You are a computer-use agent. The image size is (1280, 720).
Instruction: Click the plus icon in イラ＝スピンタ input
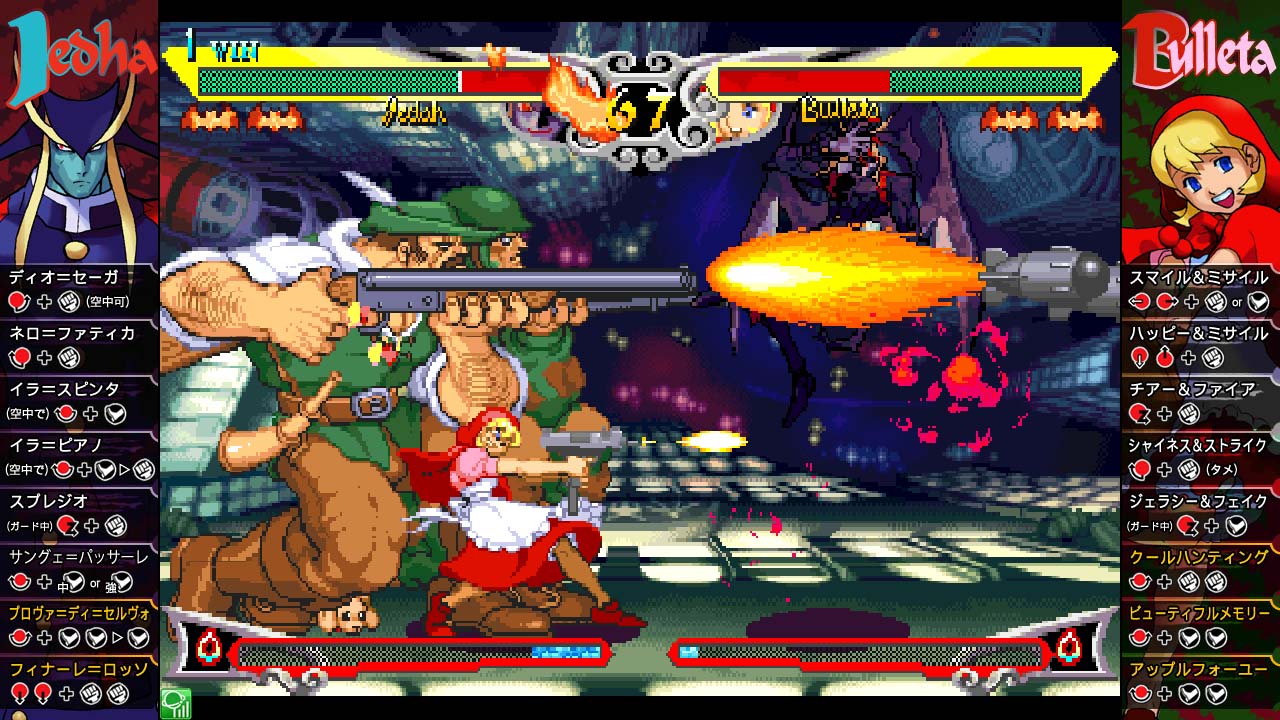[x=90, y=413]
